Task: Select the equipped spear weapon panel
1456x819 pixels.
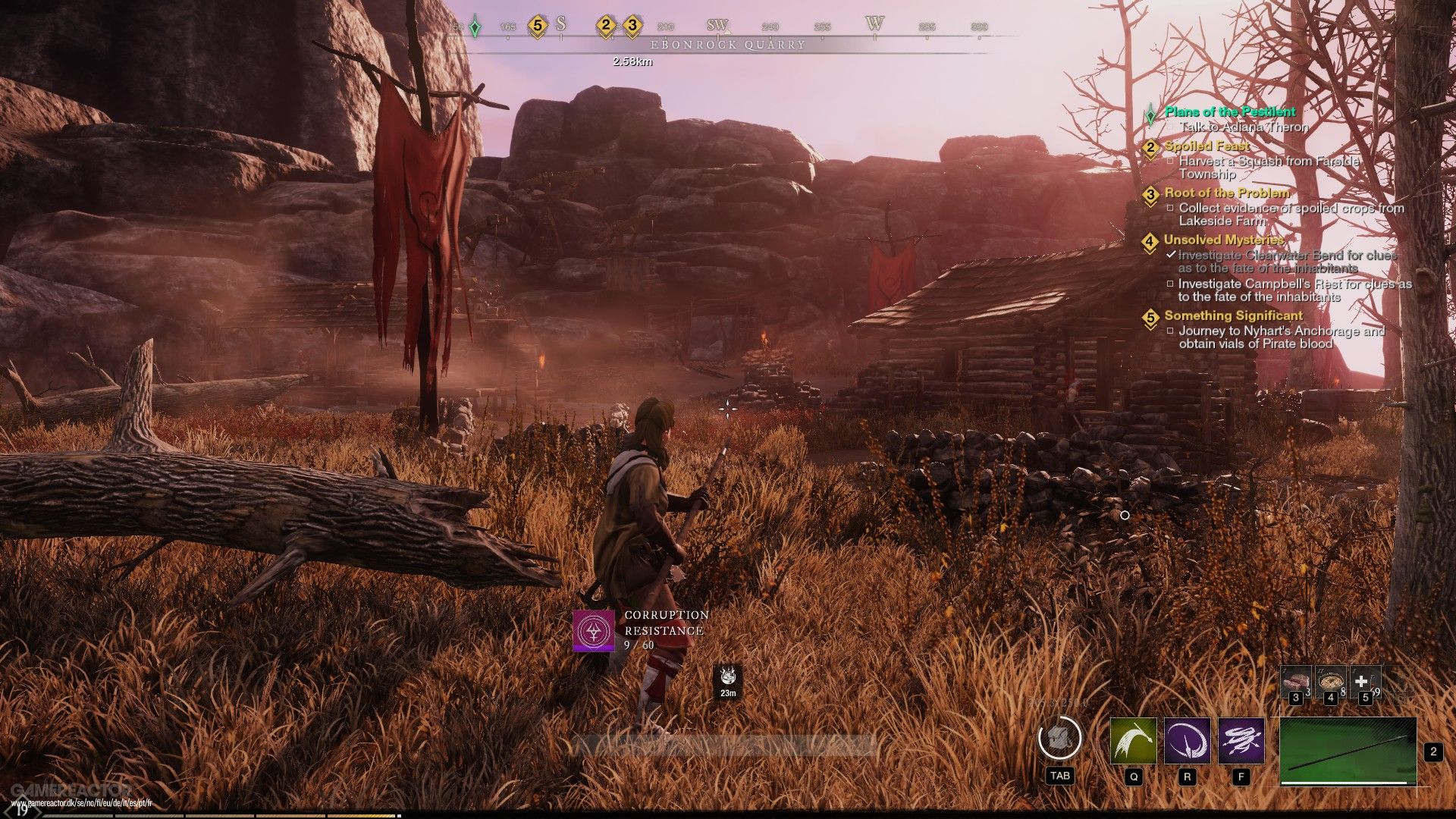Action: (1348, 751)
